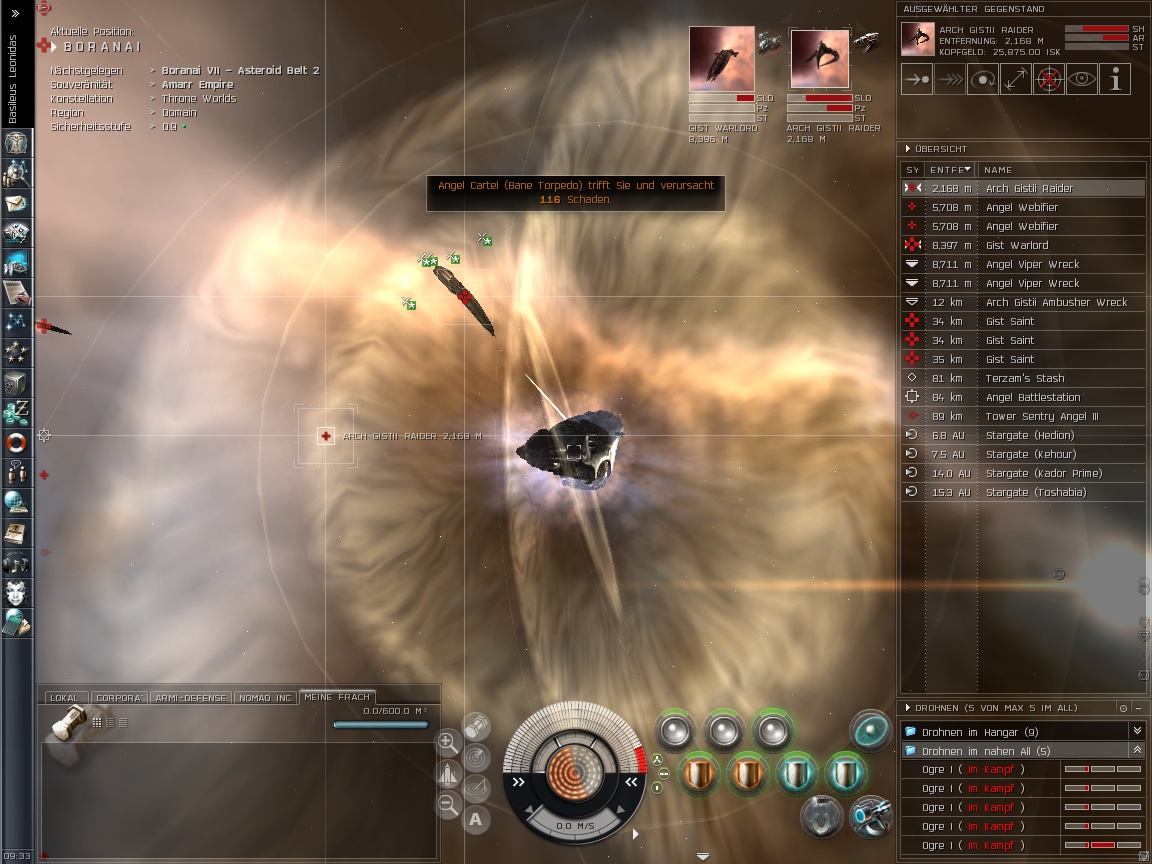
Task: Activate the cyan shield dome module
Action: 870,730
